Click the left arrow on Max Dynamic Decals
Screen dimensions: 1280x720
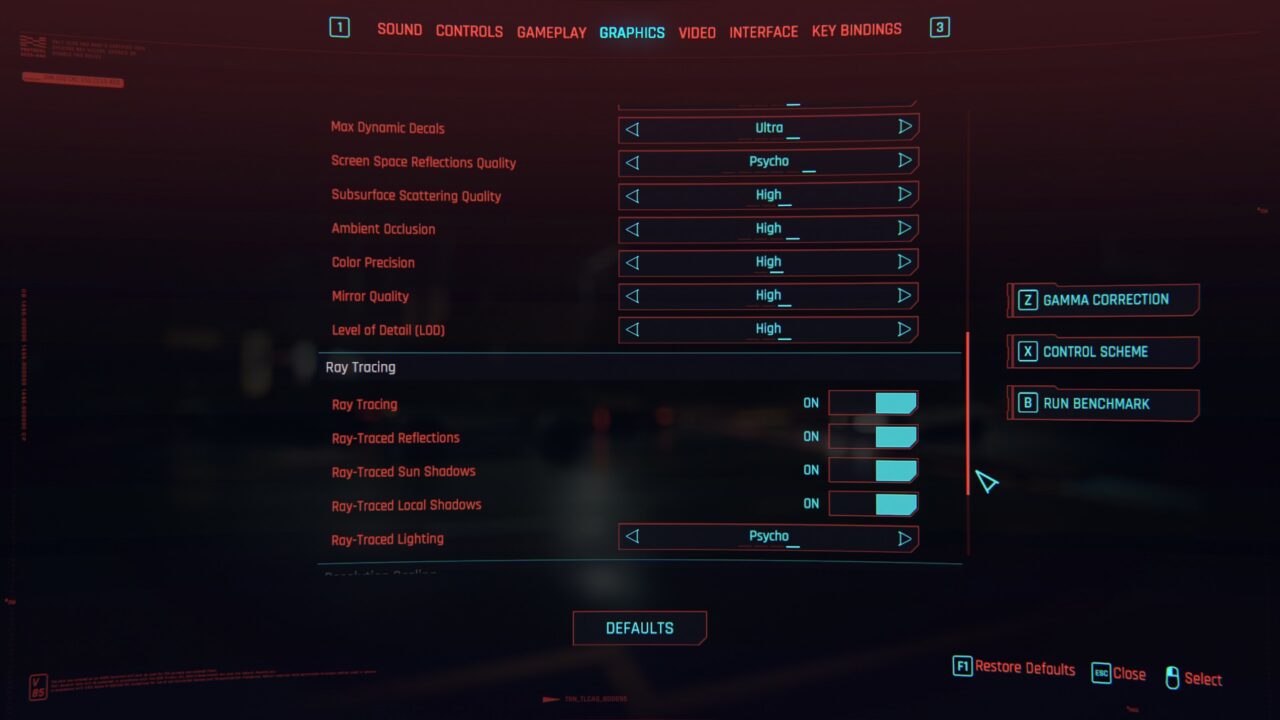632,128
